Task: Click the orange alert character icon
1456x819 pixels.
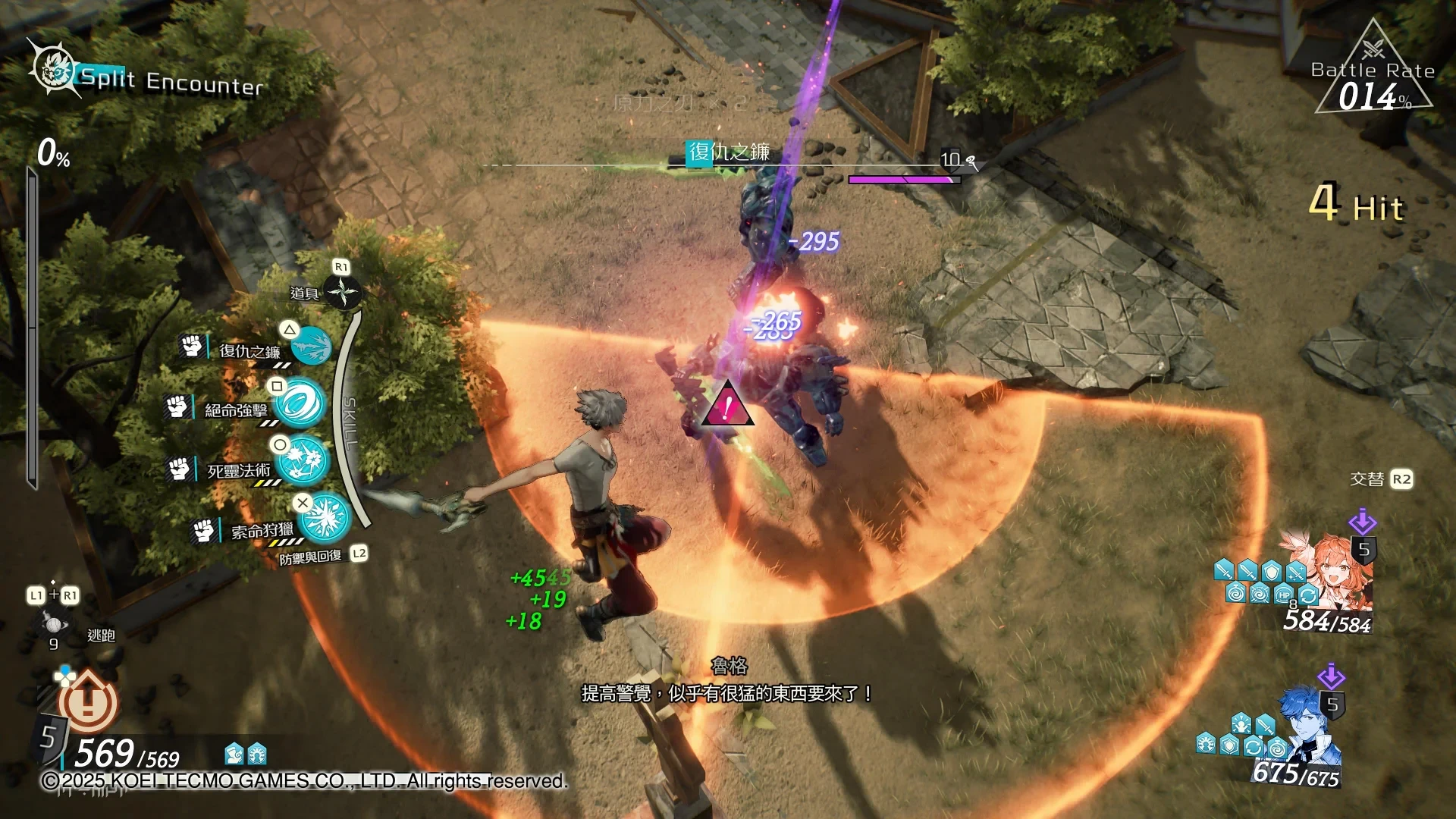Action: pos(88,701)
